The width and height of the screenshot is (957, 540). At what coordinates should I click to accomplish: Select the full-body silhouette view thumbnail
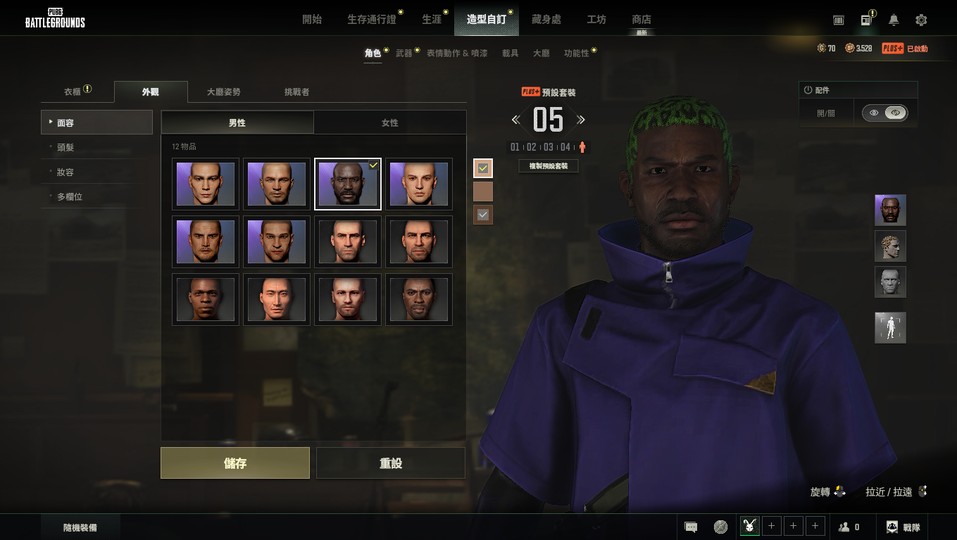[890, 327]
